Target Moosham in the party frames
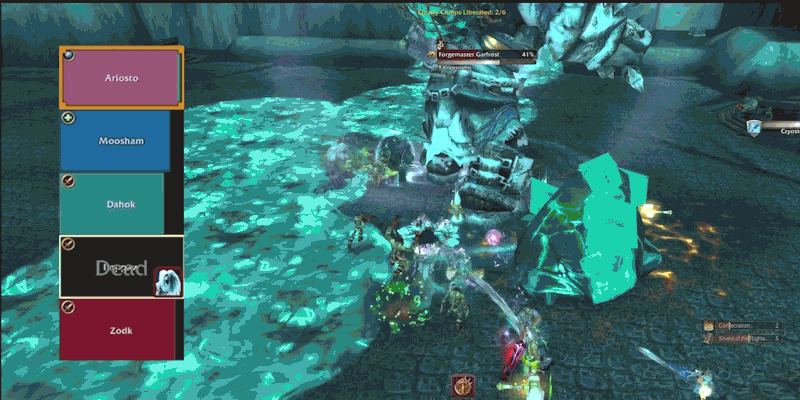 121,141
